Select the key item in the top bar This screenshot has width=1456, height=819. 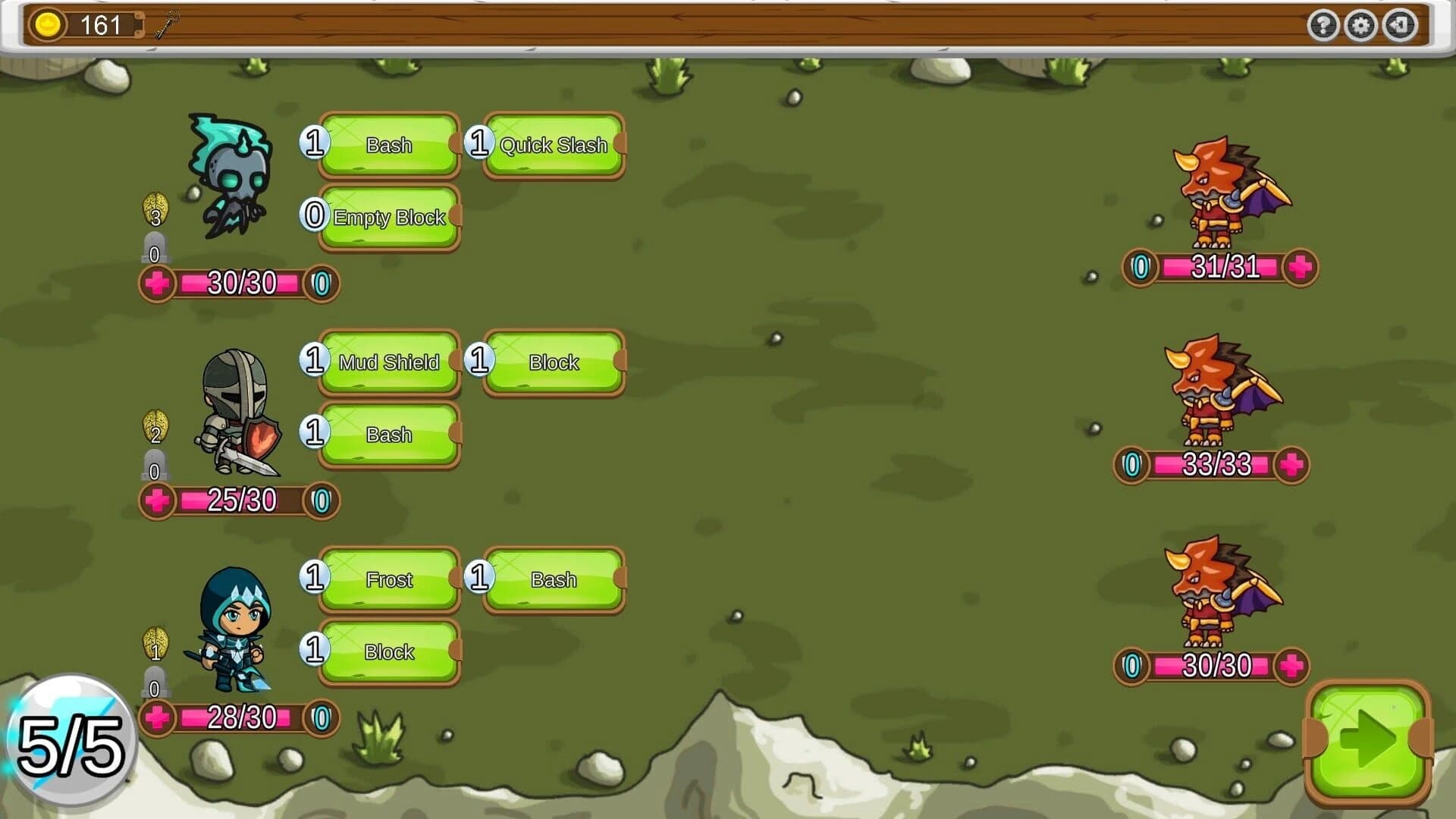click(165, 24)
